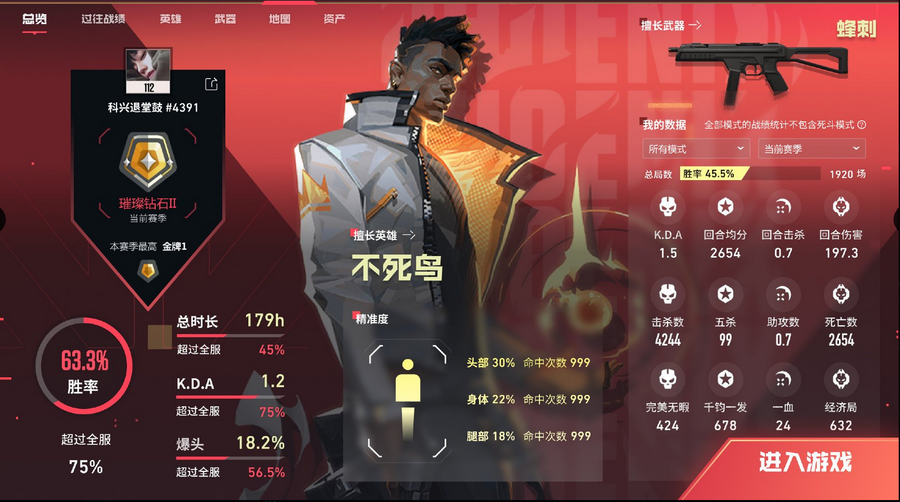900x502 pixels.
Task: Open the 武器 weapons tab
Action: point(225,19)
